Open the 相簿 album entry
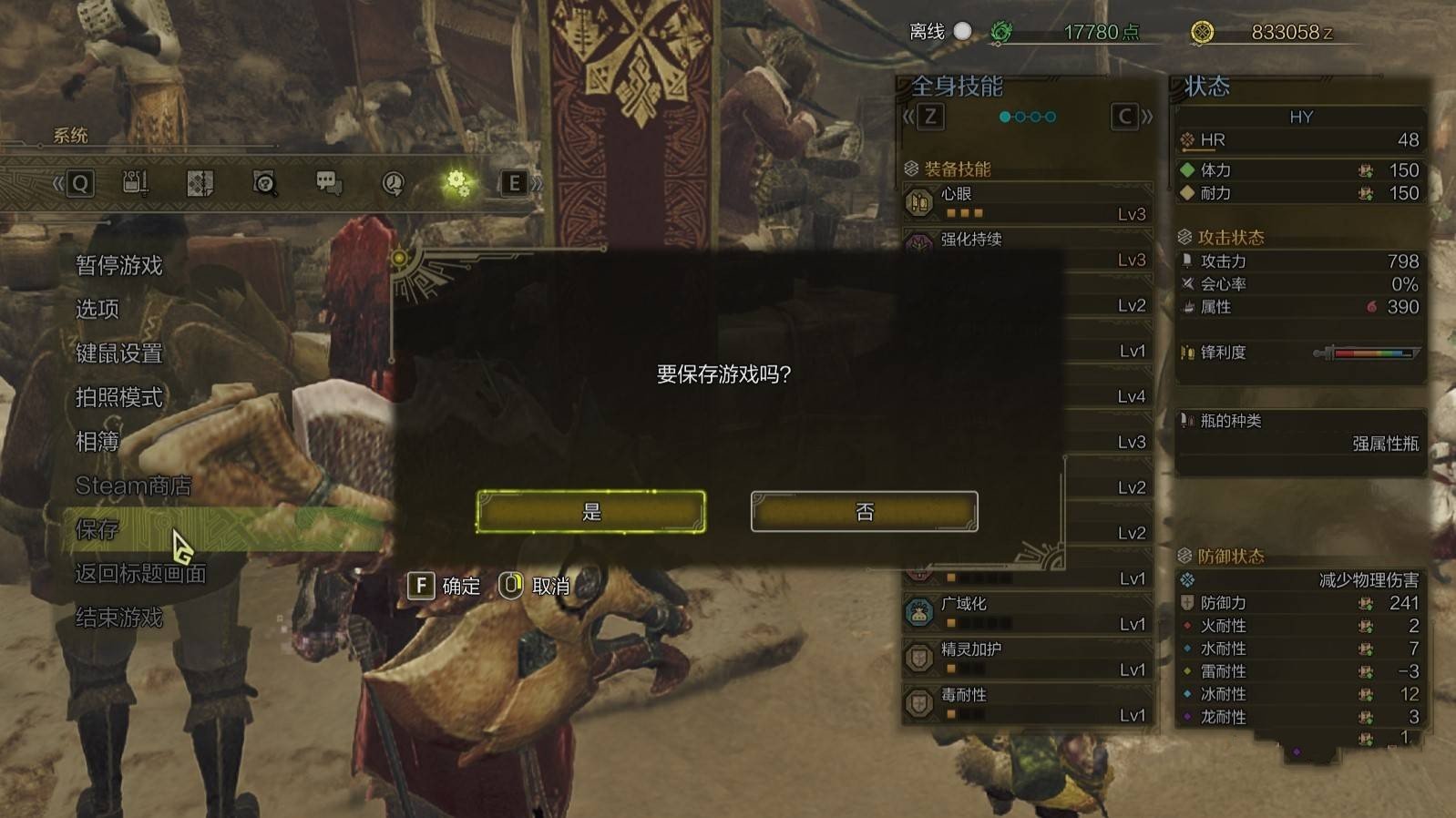The image size is (1456, 818). [x=97, y=442]
